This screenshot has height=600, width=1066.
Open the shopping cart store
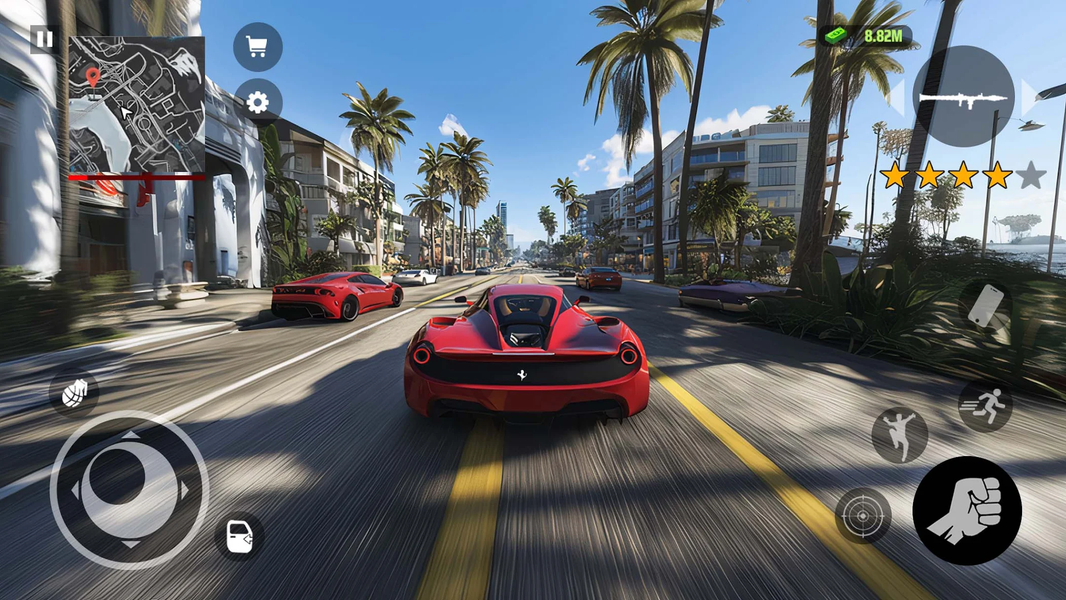[258, 47]
